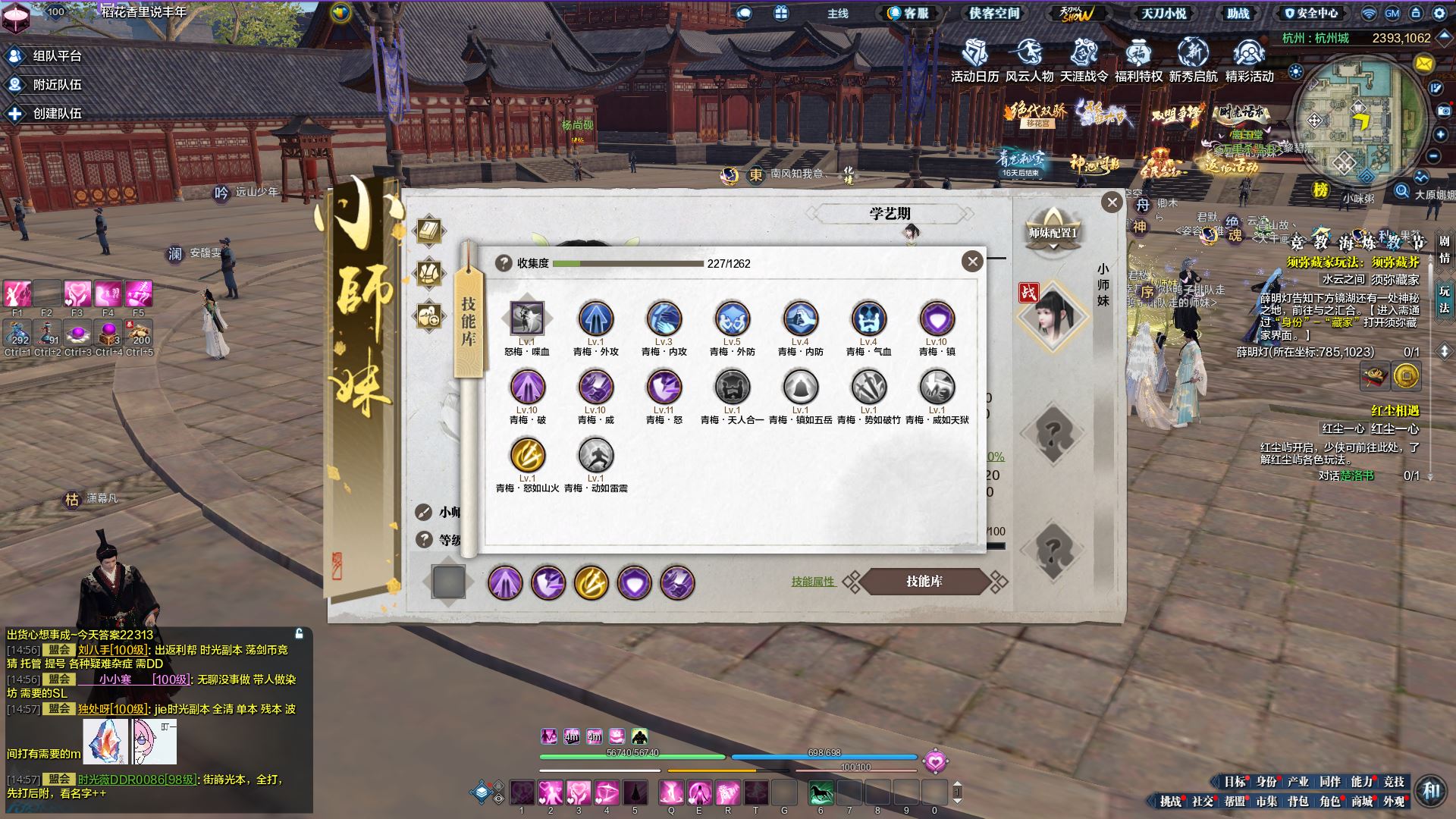Open the 角色 character menu
The image size is (1456, 819).
tap(1329, 801)
